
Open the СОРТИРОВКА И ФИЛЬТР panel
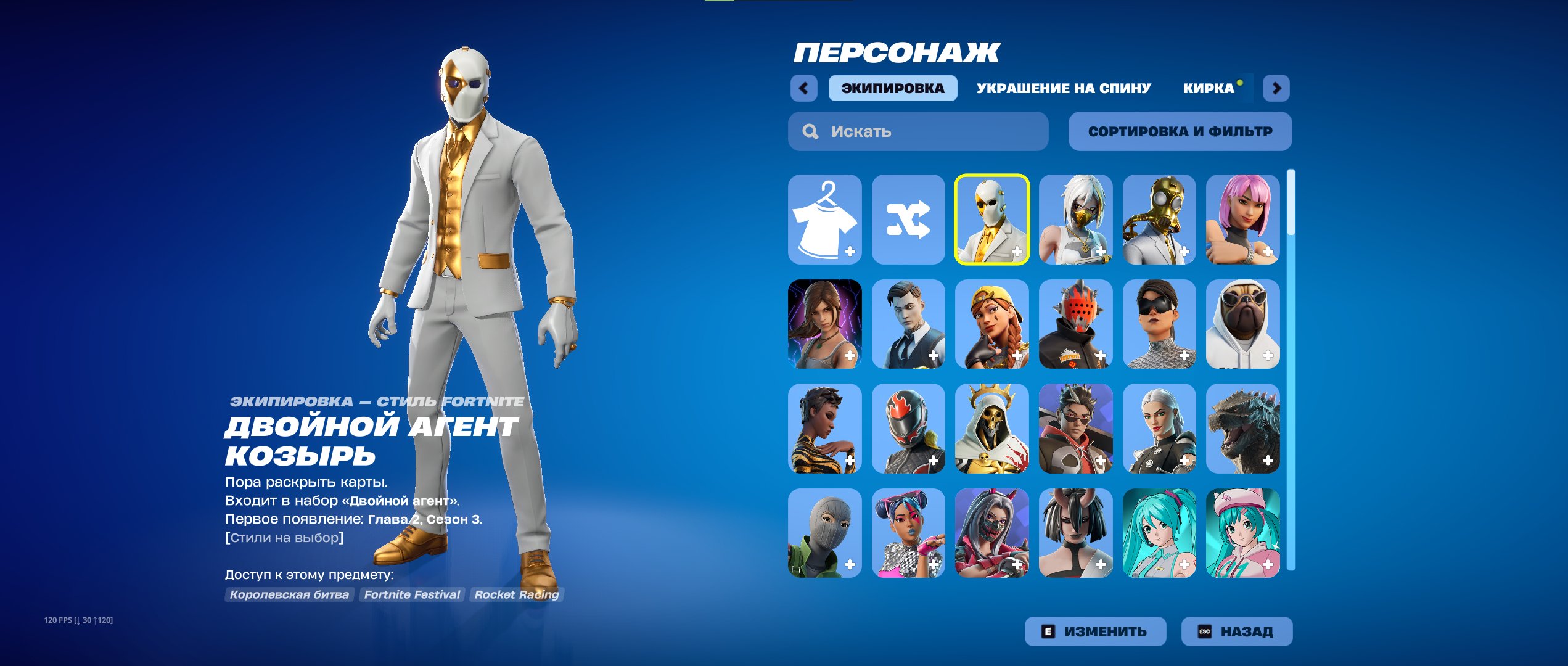point(1180,131)
